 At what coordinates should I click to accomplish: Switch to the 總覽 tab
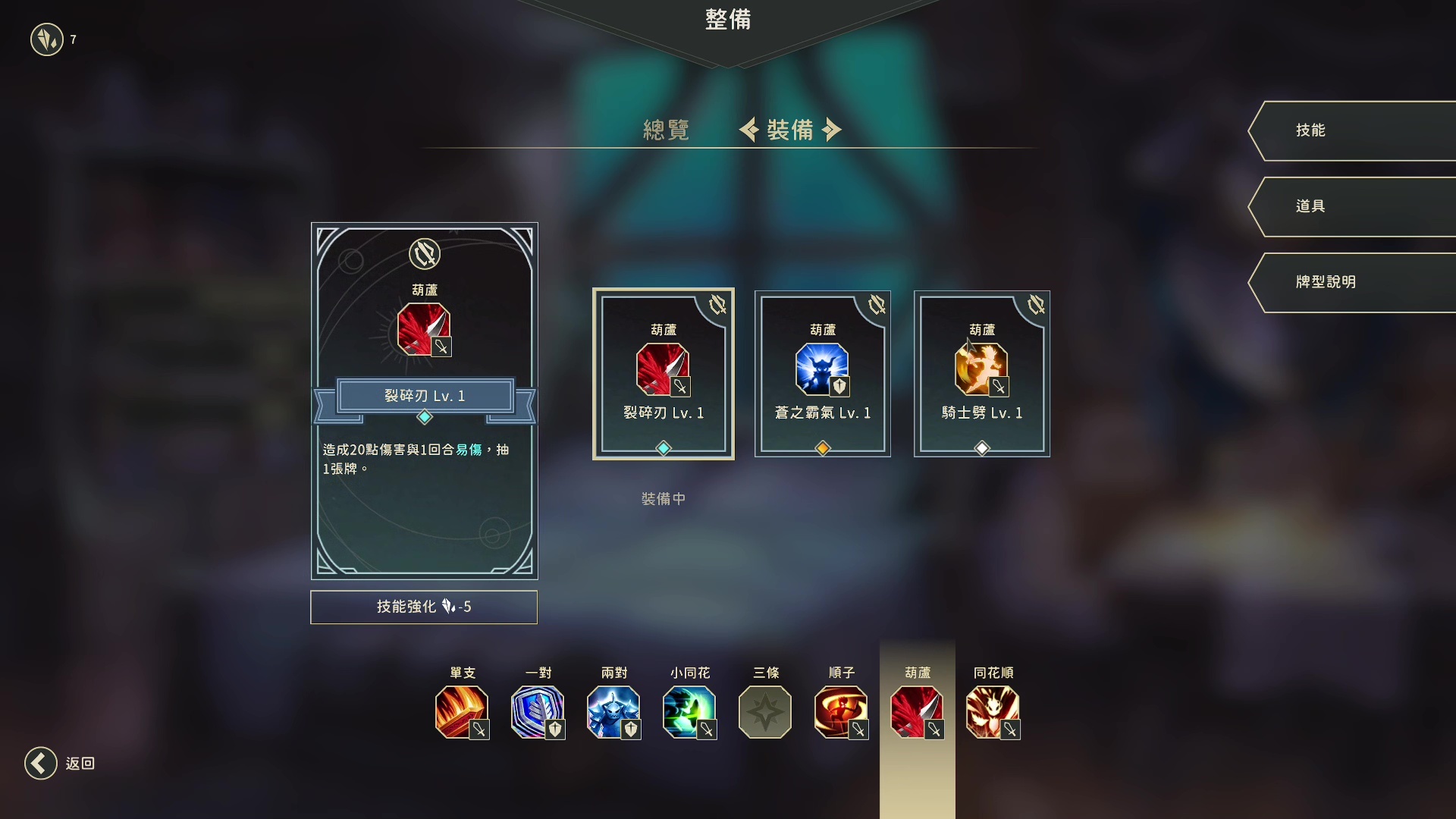(x=666, y=130)
